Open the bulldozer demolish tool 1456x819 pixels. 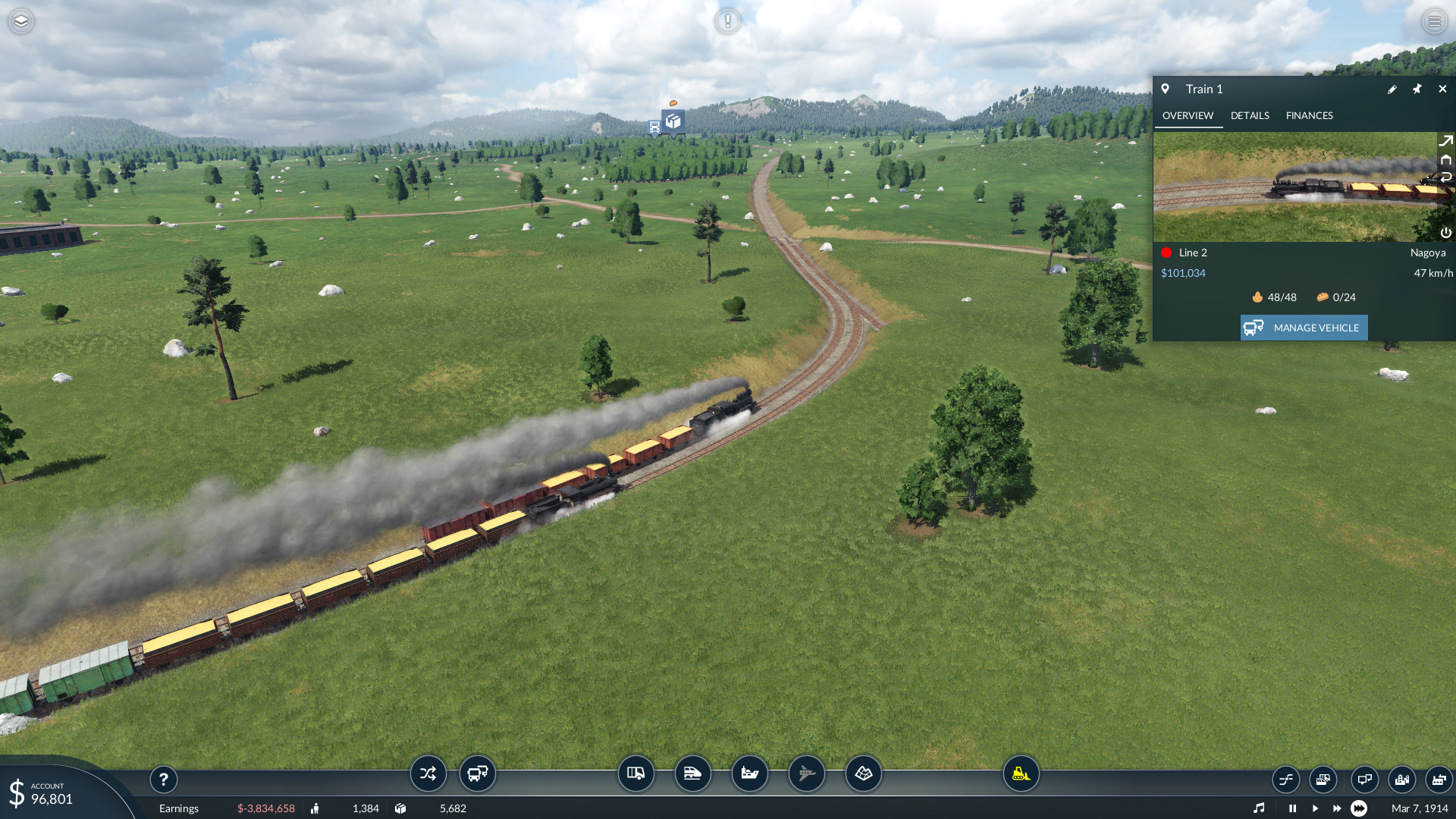pyautogui.click(x=1021, y=774)
